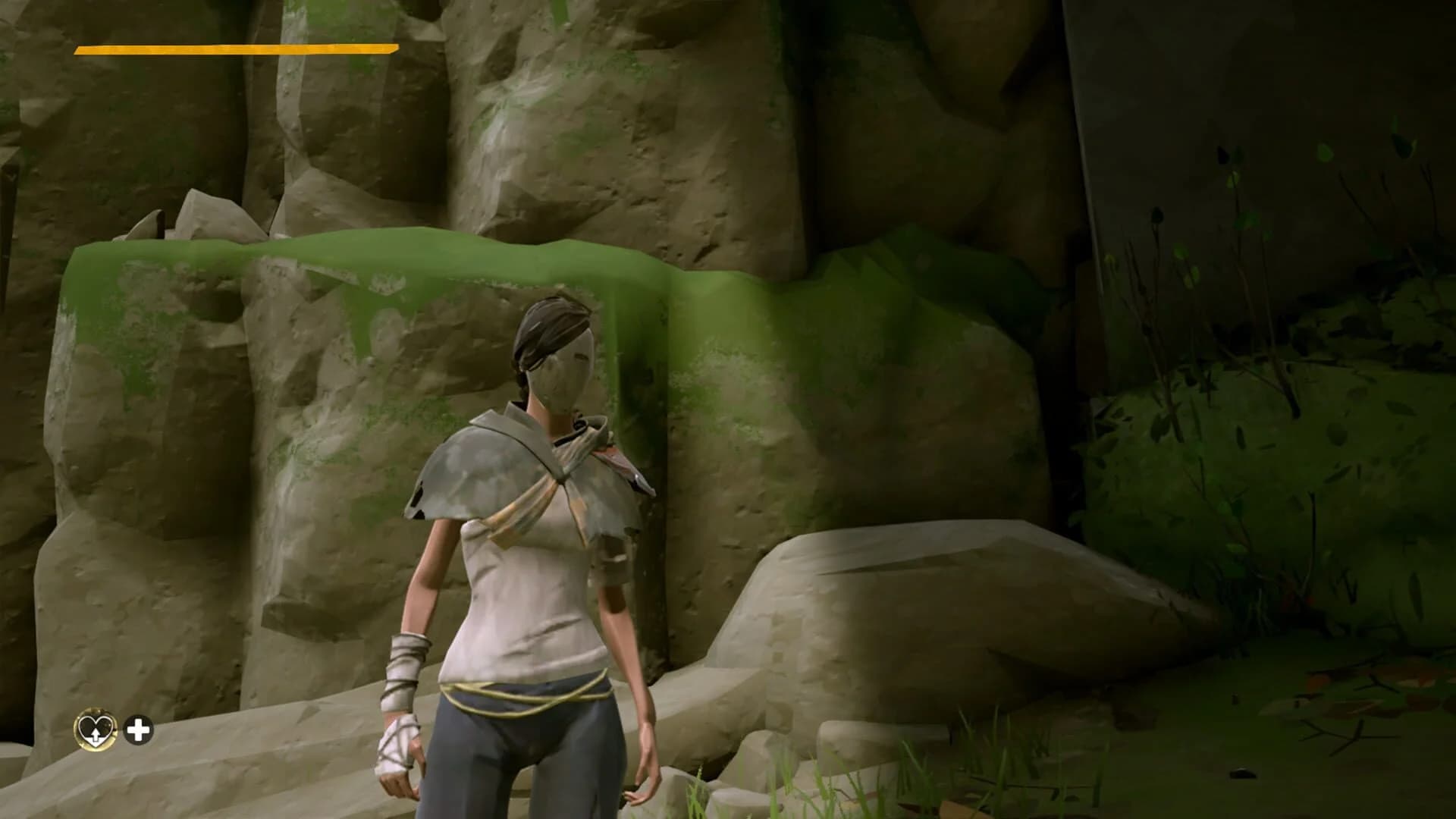Click the upward arrow inside the heart icon

96,735
